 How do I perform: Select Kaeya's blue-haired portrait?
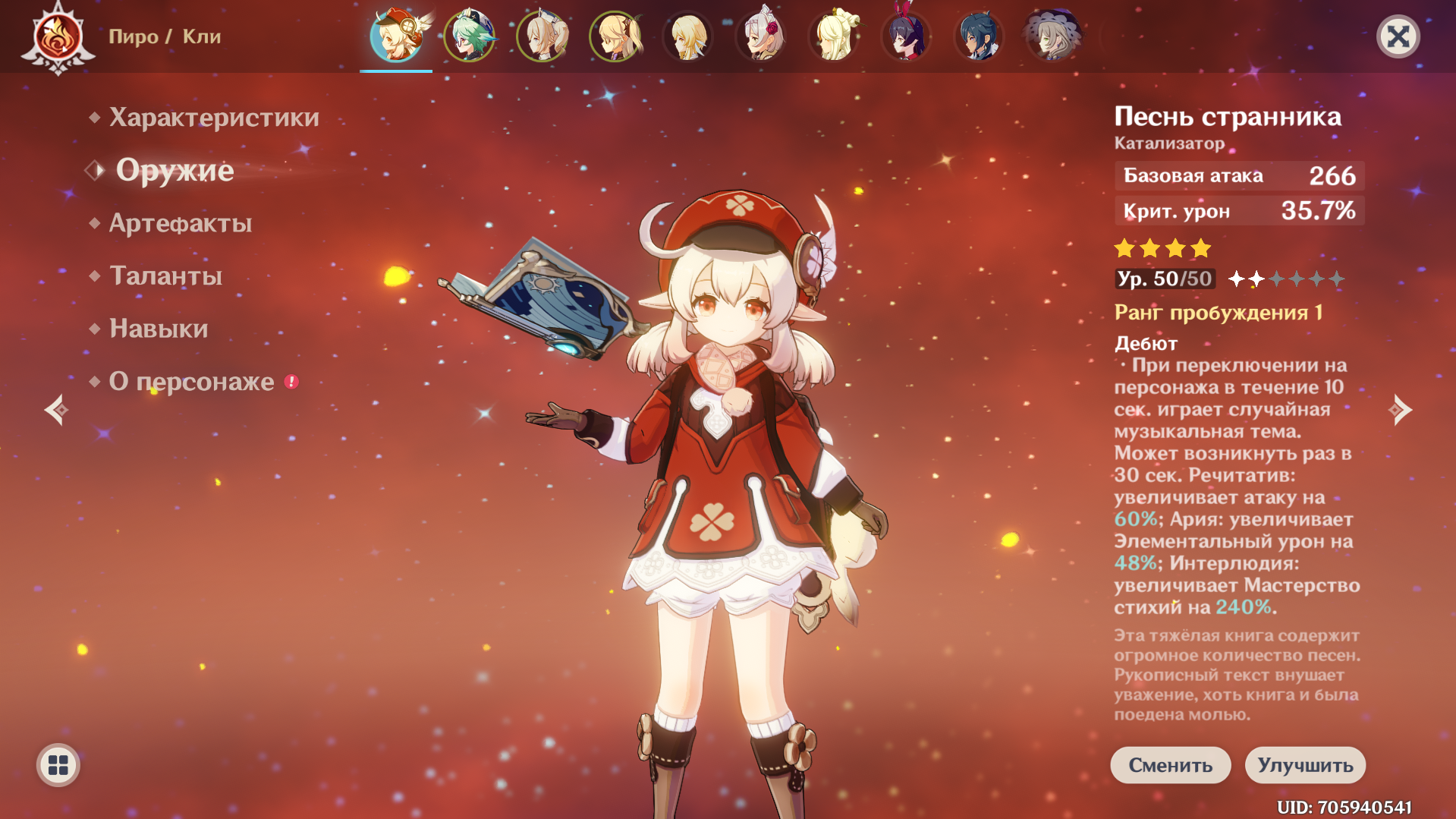tap(979, 36)
